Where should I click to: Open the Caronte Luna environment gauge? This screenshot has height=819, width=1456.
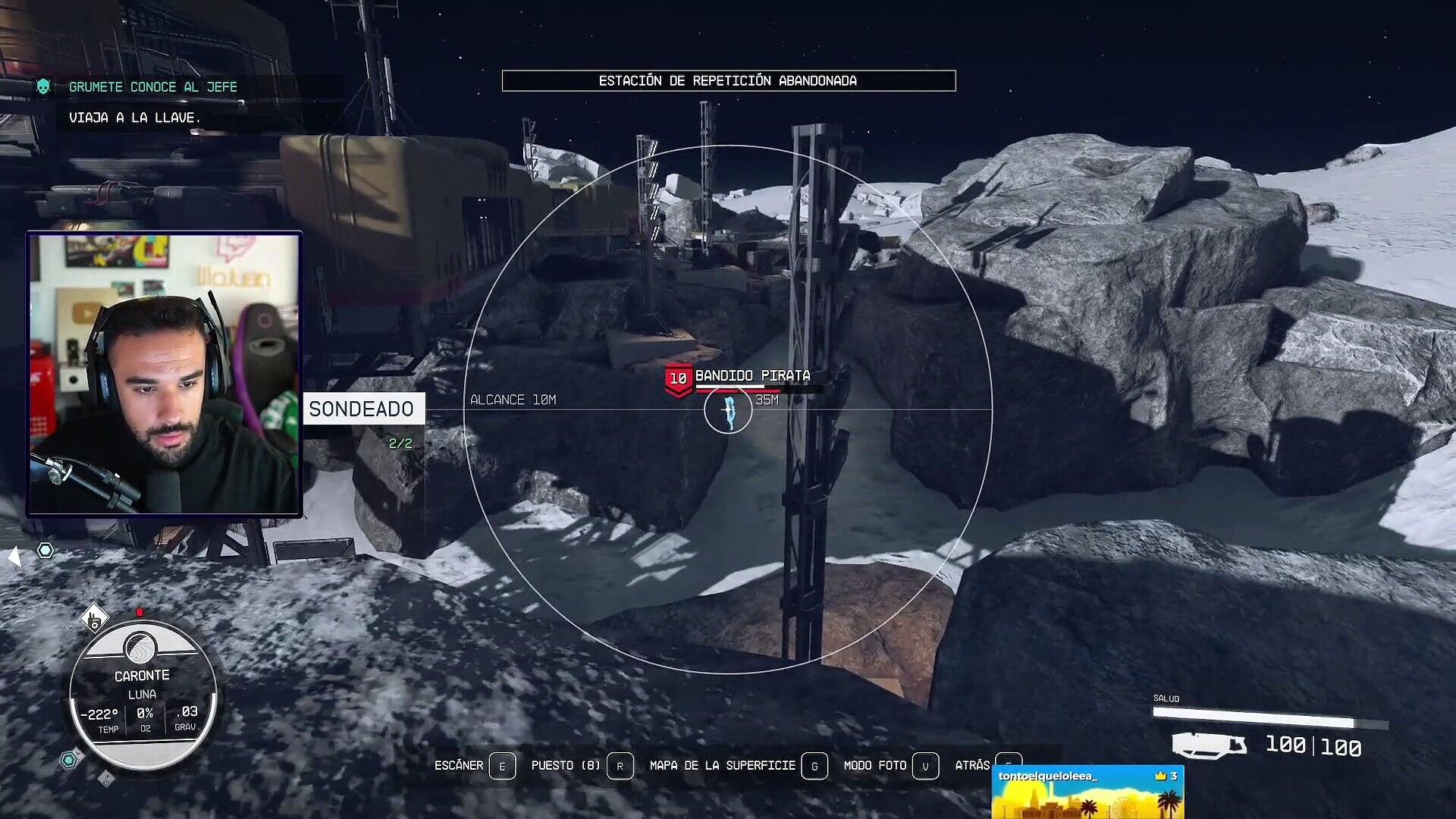click(143, 694)
